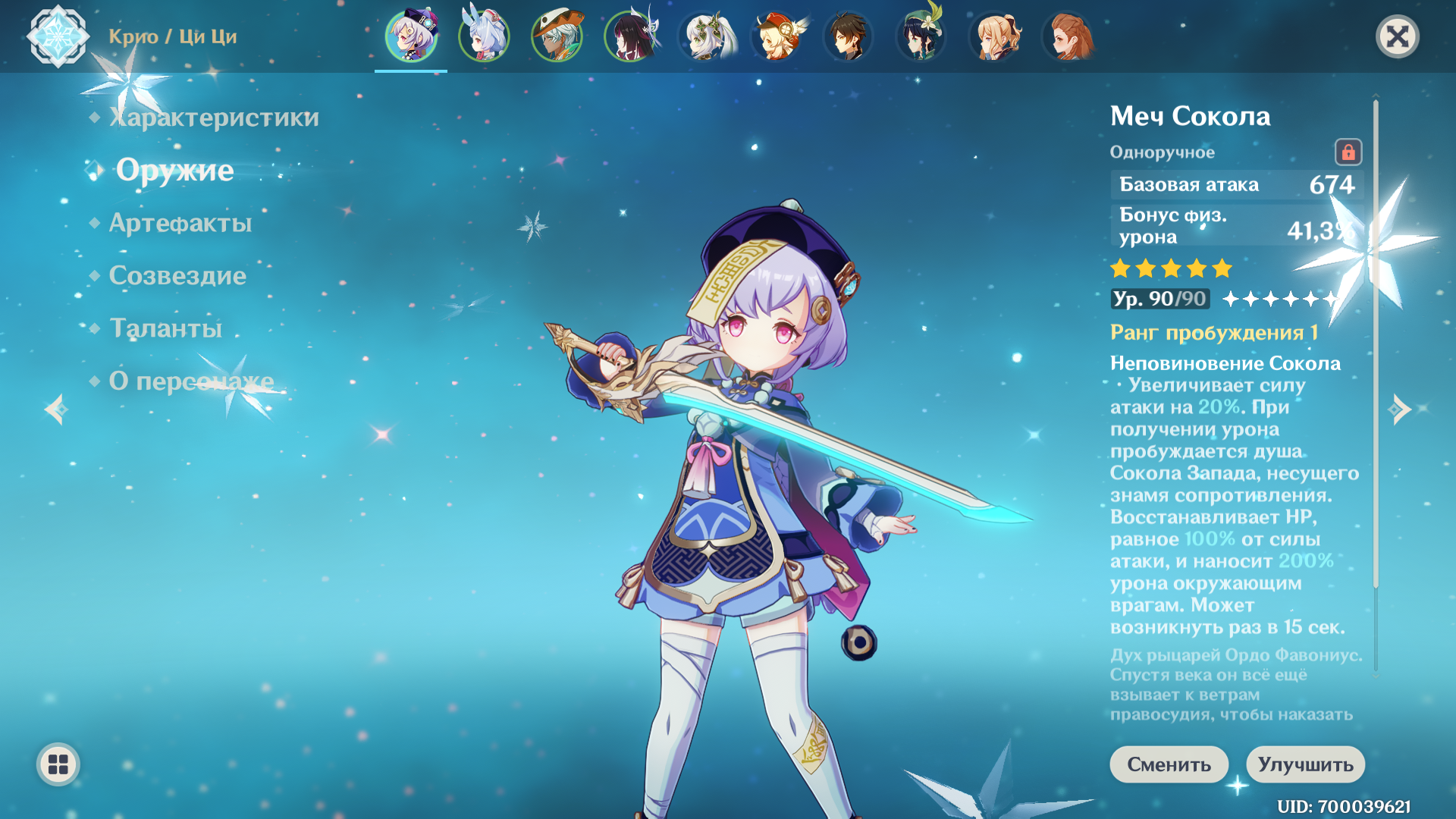The width and height of the screenshot is (1456, 819).
Task: Open the four-square grid button
Action: click(x=58, y=764)
